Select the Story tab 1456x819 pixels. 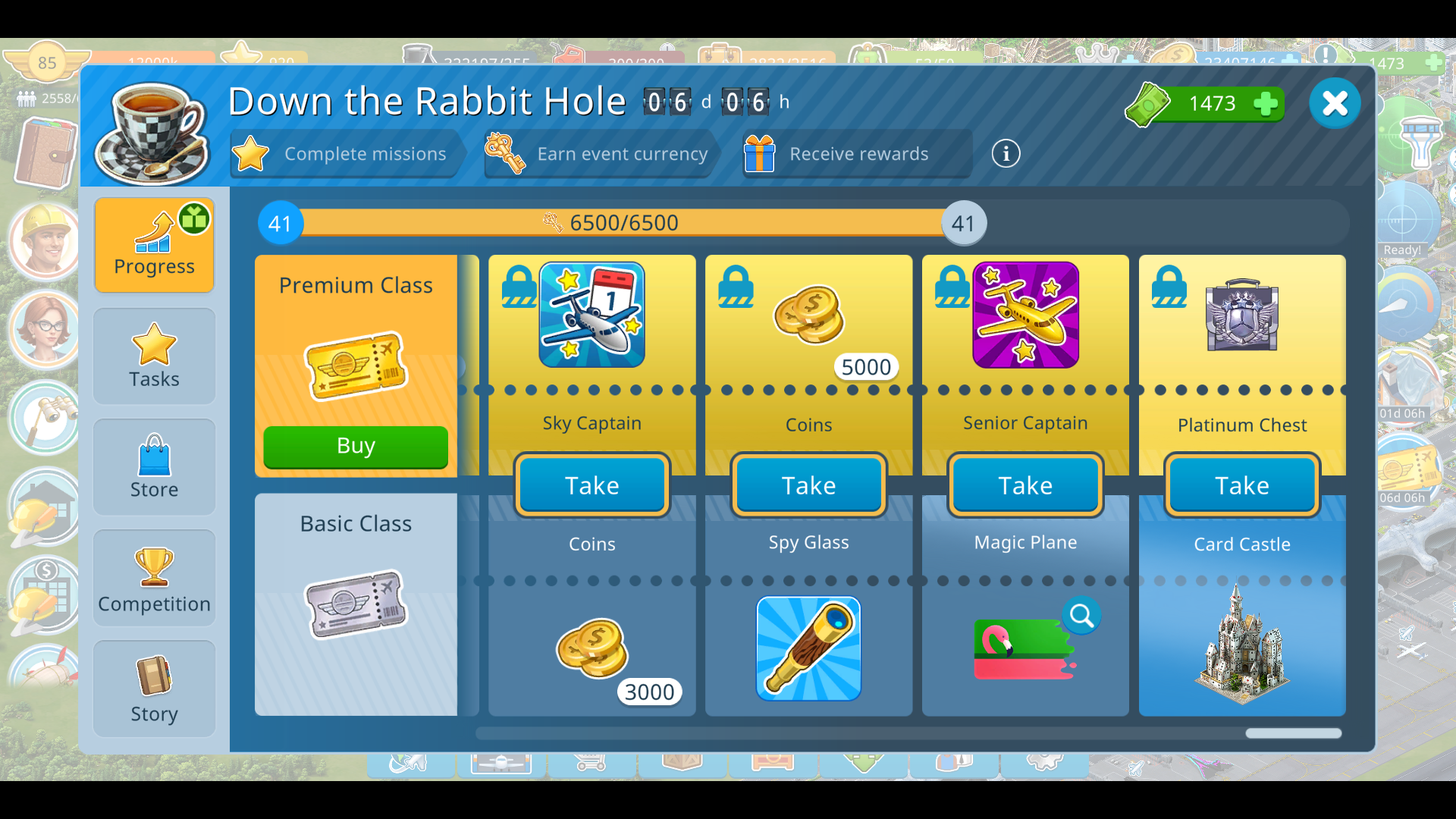pos(154,689)
